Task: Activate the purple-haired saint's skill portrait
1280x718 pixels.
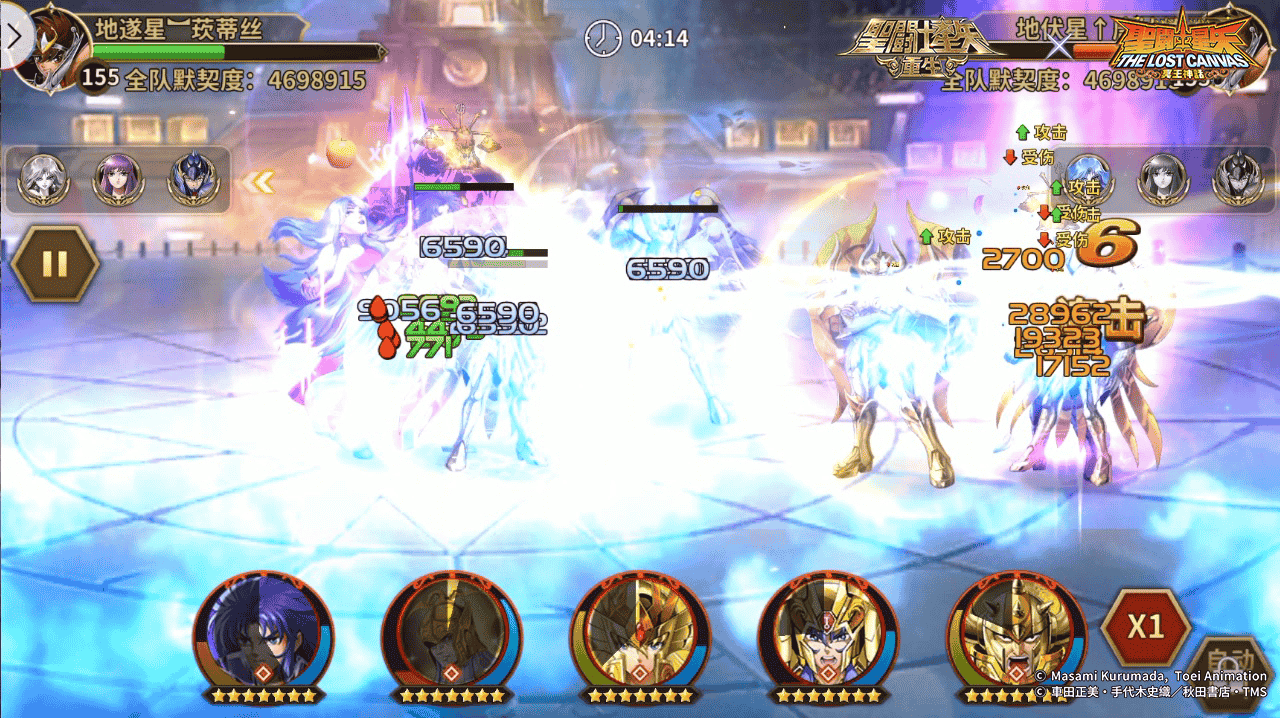Action: tap(263, 631)
